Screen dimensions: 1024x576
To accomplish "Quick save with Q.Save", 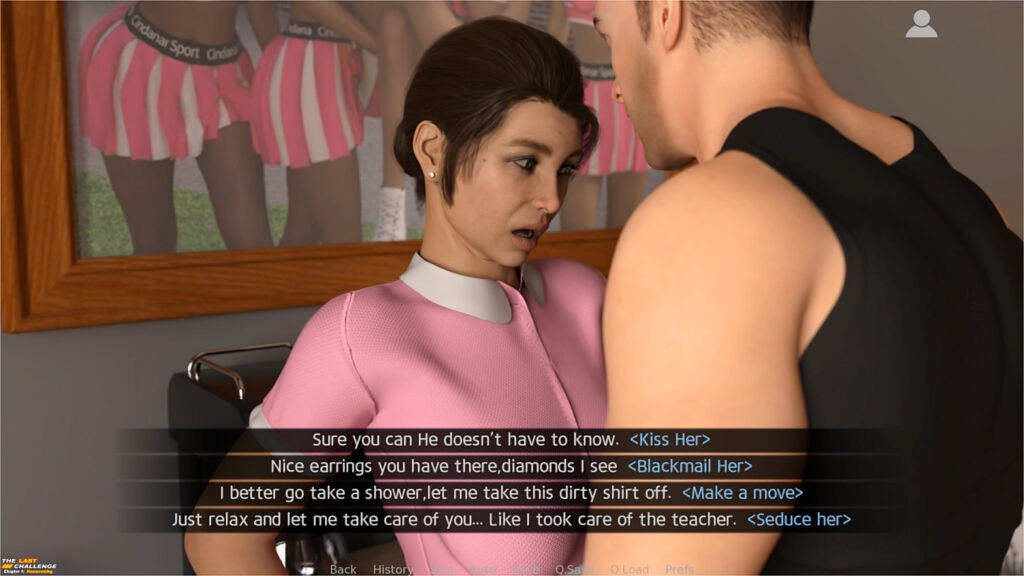I will pyautogui.click(x=574, y=569).
